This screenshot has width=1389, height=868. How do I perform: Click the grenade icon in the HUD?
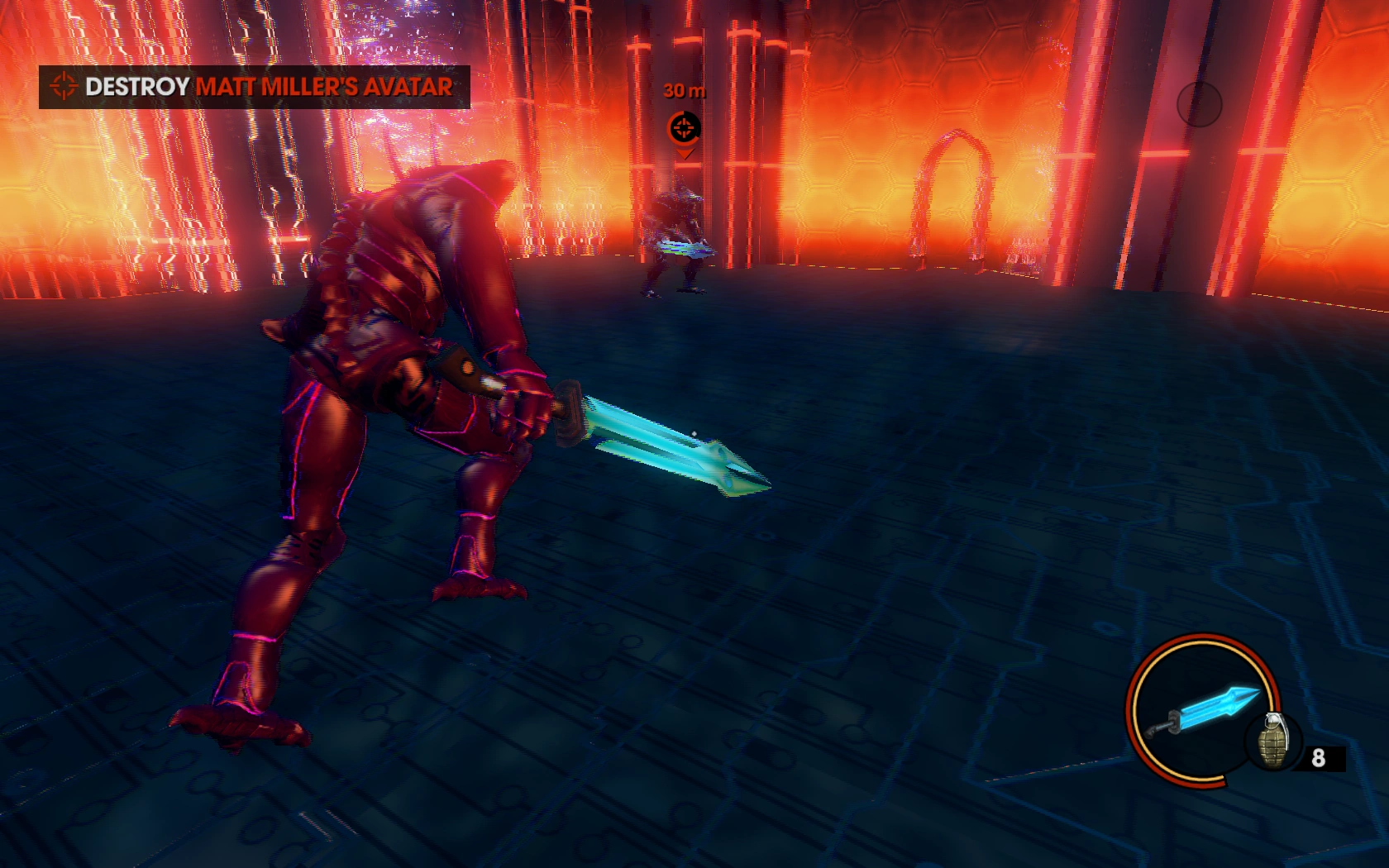click(1272, 743)
